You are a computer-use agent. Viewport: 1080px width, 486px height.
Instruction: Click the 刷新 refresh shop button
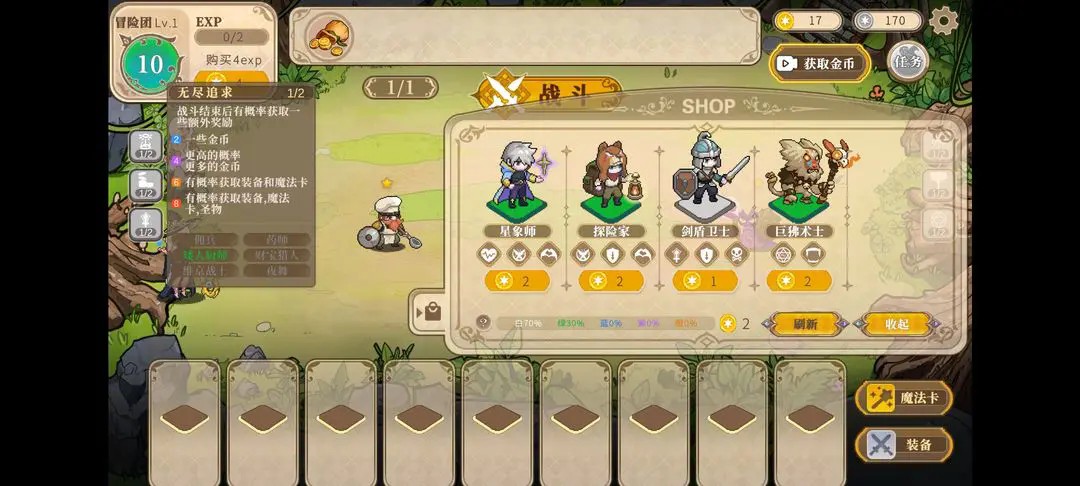[805, 324]
